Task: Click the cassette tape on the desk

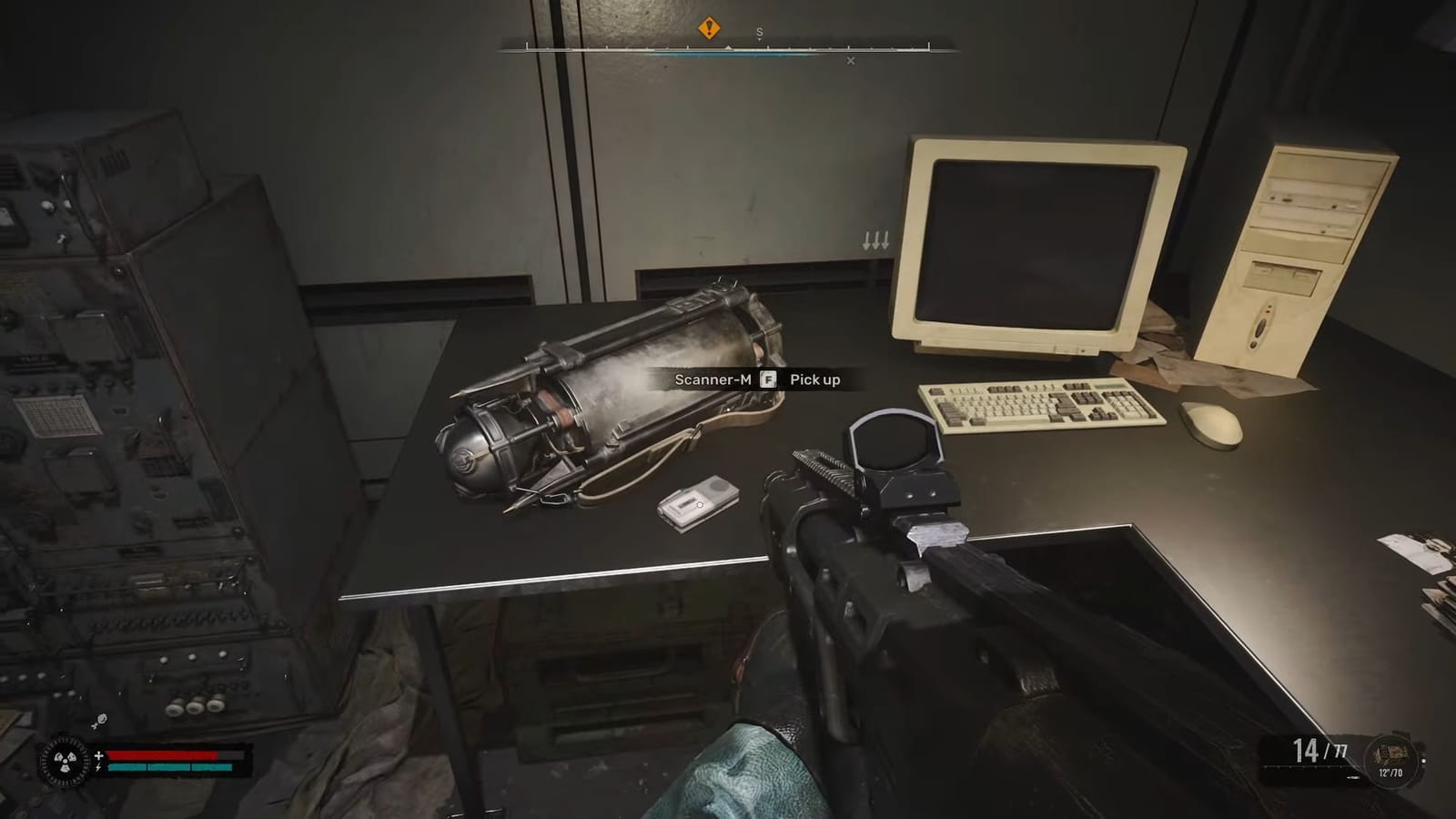Action: 697,501
